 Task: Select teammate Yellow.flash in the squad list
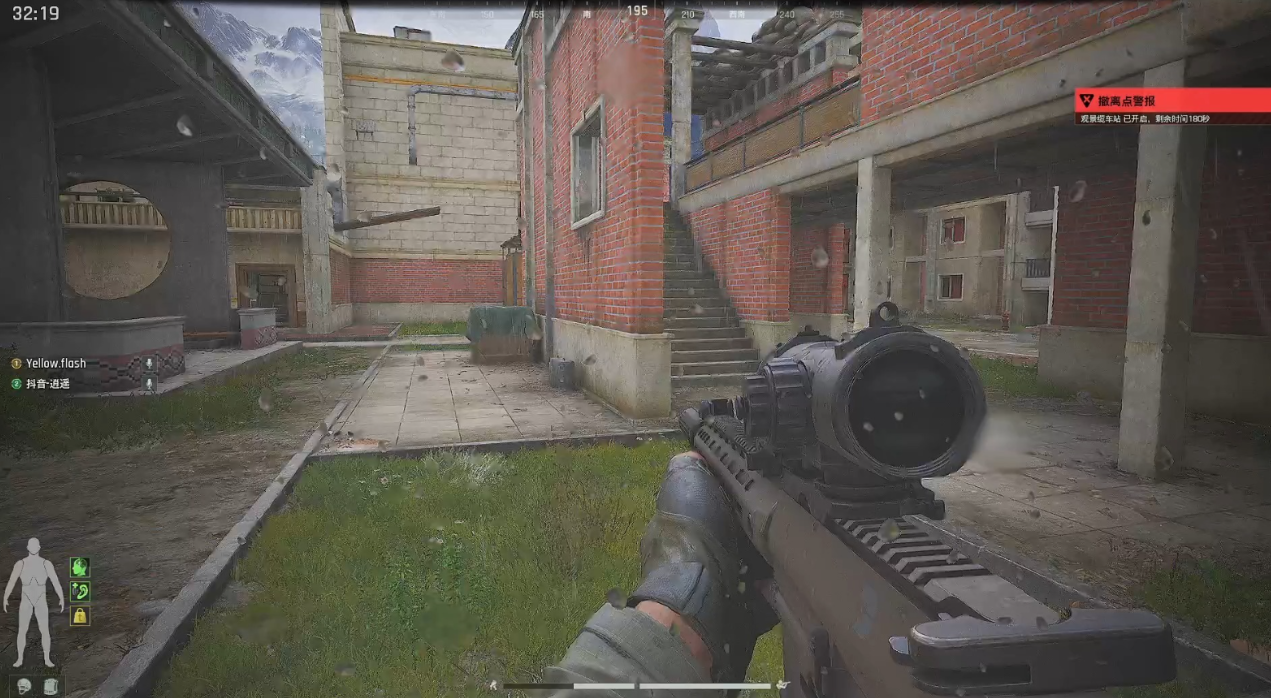56,363
